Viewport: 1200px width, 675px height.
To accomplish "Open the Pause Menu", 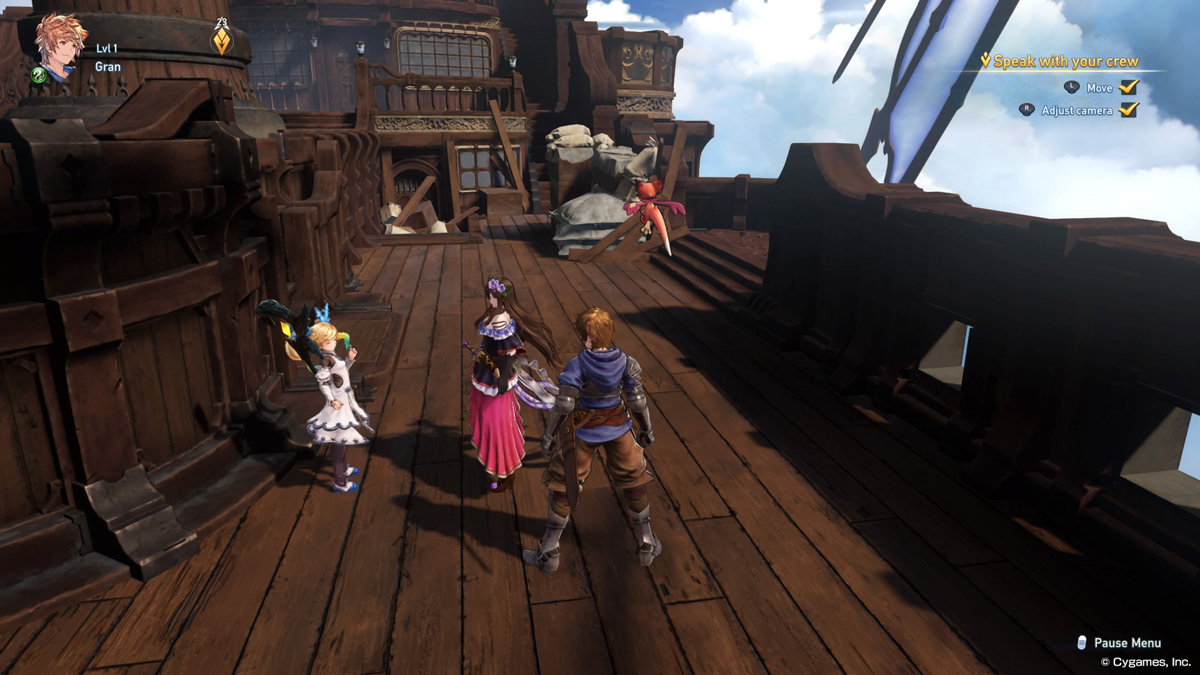I will 1126,643.
